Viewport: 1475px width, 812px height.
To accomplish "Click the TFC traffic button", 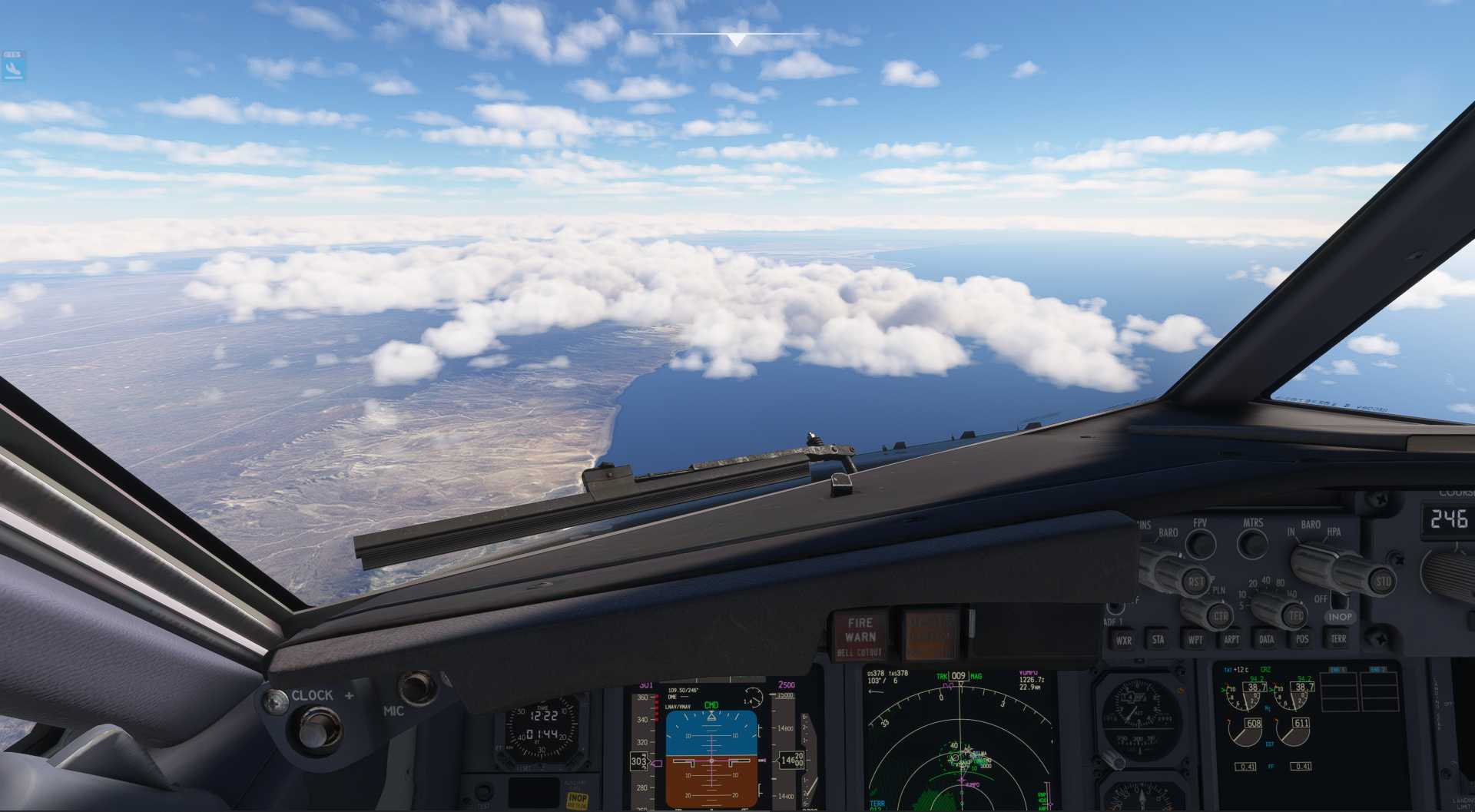I will point(1296,615).
